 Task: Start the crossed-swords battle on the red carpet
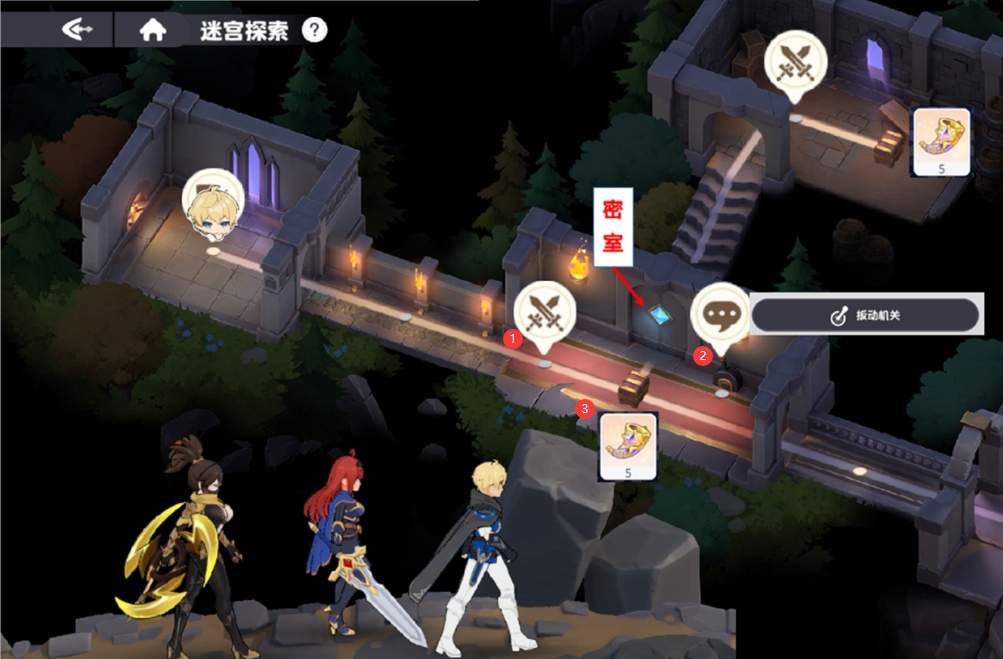545,311
